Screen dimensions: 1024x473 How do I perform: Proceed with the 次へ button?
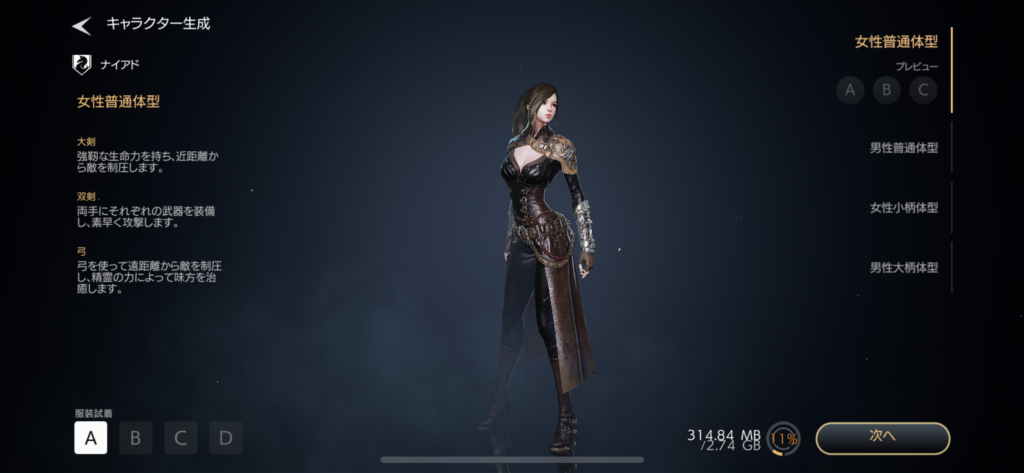click(882, 438)
